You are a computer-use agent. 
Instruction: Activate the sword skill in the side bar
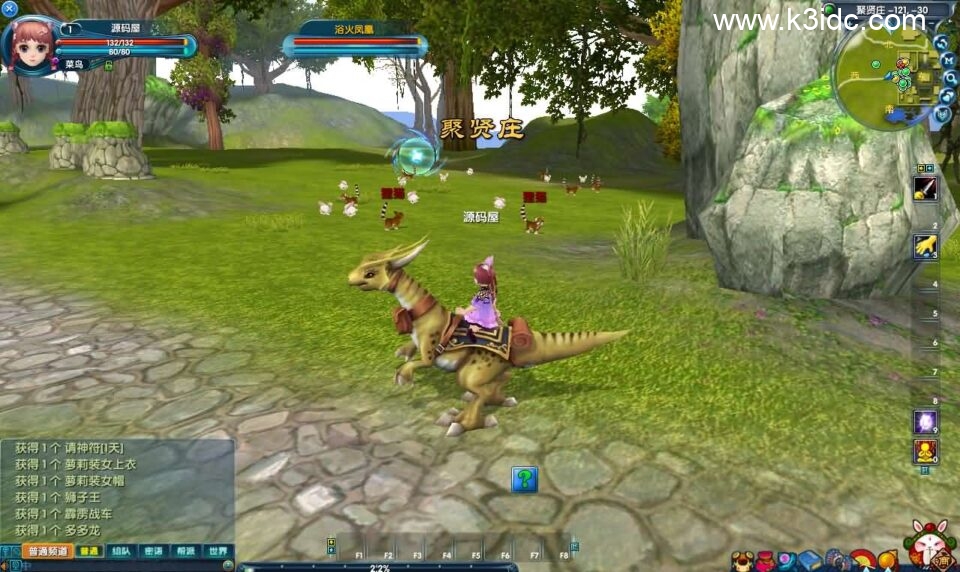tap(925, 190)
